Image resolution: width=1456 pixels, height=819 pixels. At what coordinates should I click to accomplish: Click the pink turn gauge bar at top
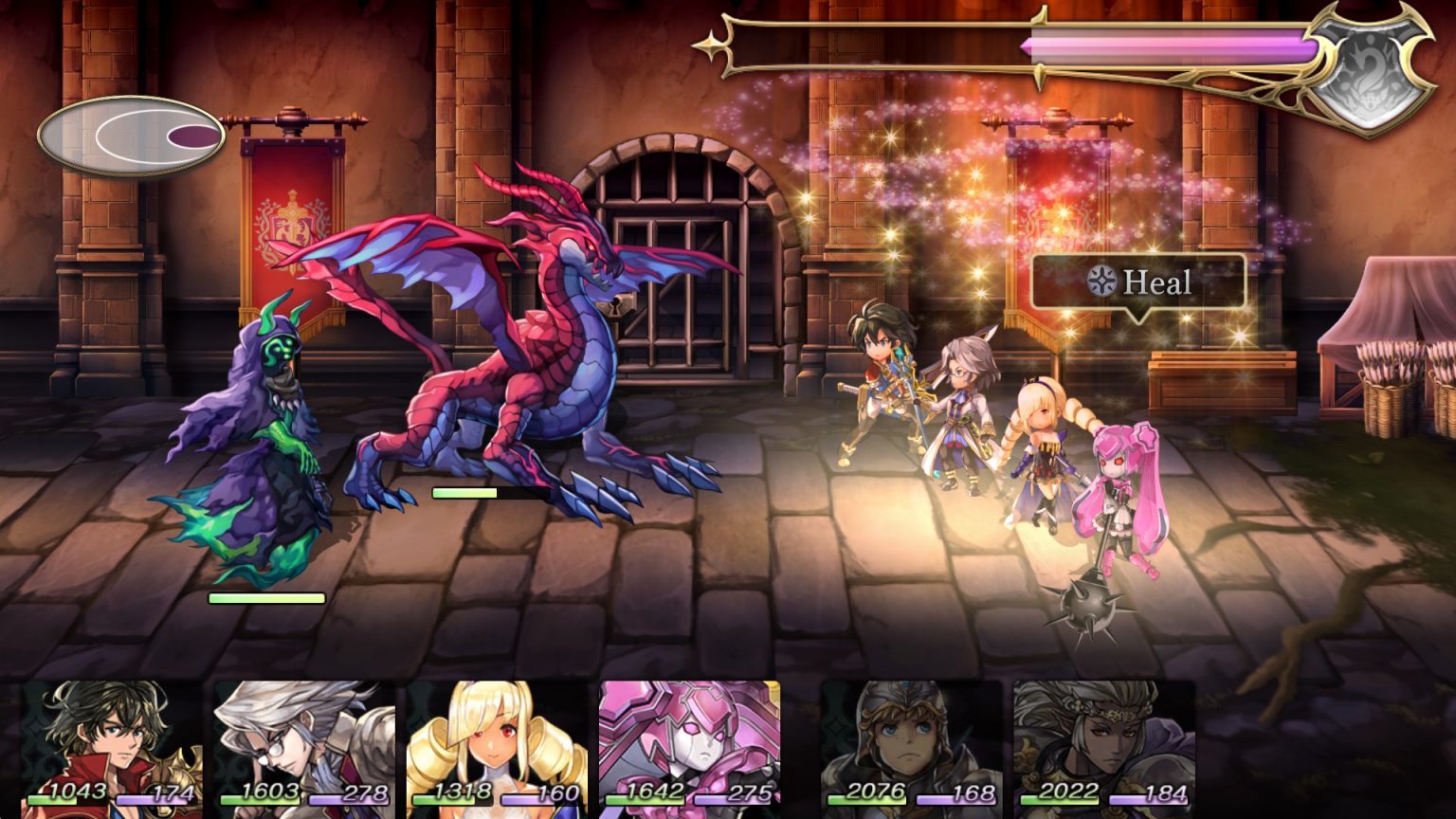[x=1166, y=42]
